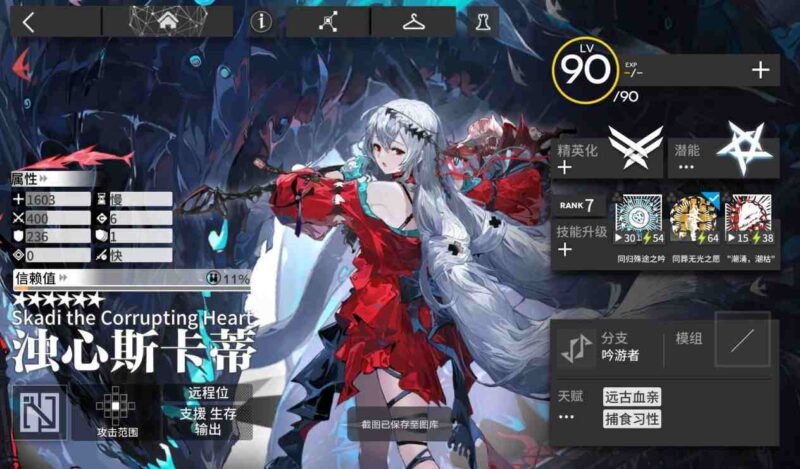Open the outfit hanger menu
This screenshot has height=469, width=800.
413,22
